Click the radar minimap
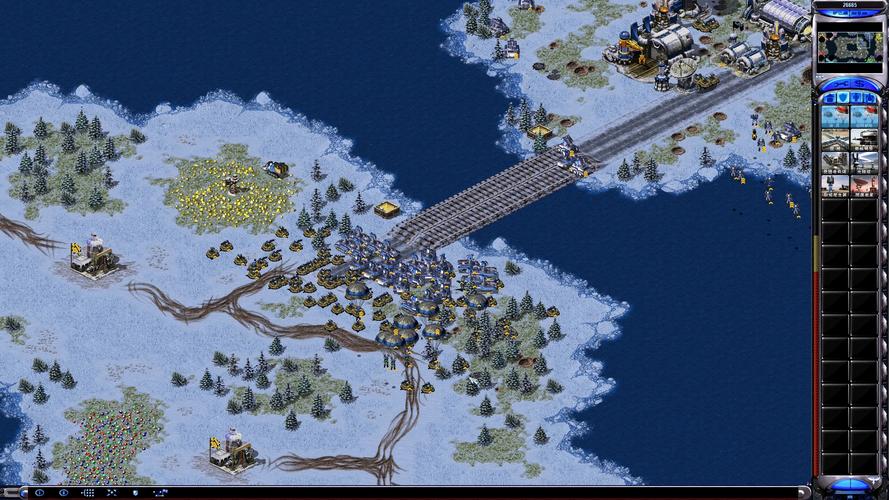Screen dimensions: 889x500 coord(850,47)
